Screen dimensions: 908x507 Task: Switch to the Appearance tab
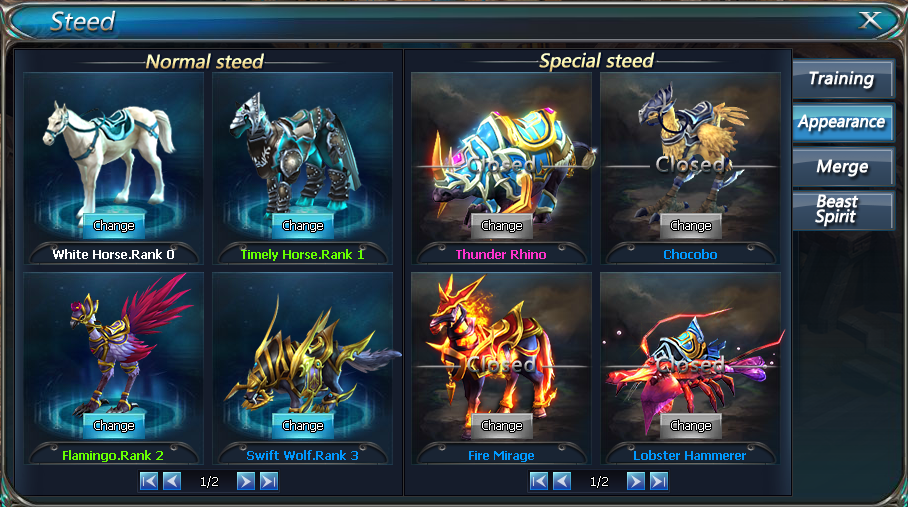(841, 122)
